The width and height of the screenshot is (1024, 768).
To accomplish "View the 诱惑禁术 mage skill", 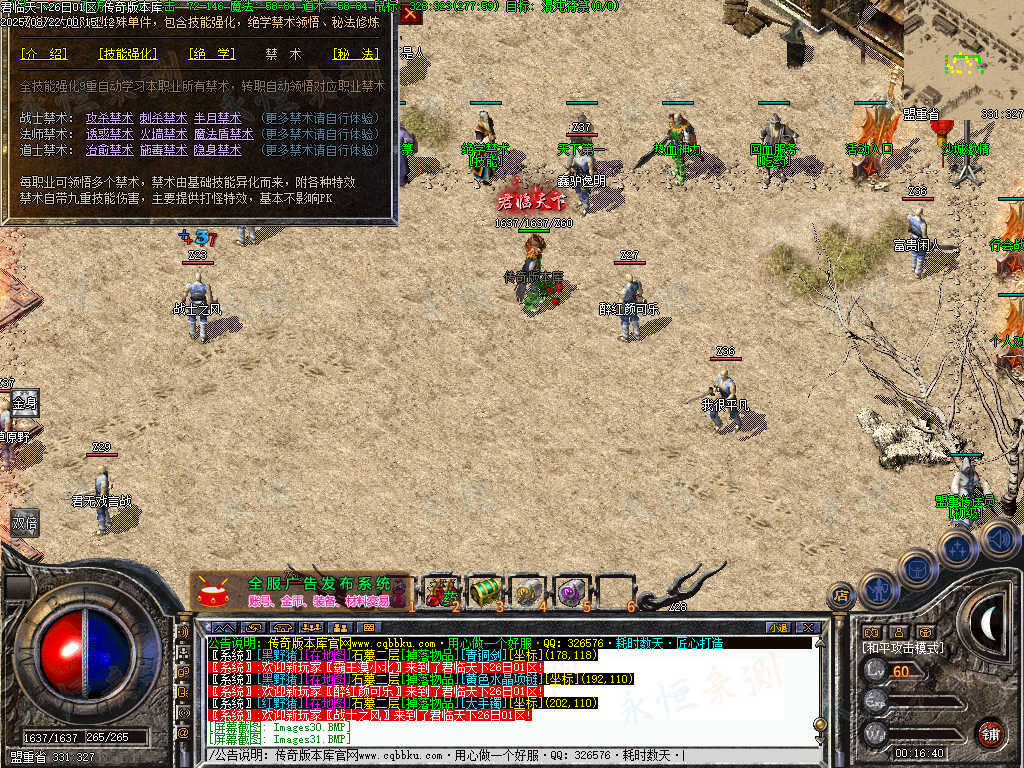I will coord(109,134).
